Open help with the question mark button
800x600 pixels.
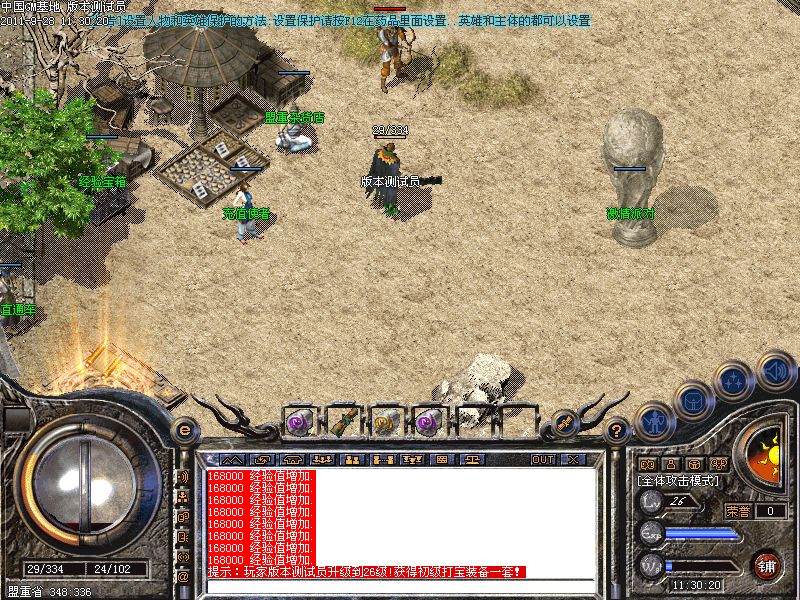617,430
